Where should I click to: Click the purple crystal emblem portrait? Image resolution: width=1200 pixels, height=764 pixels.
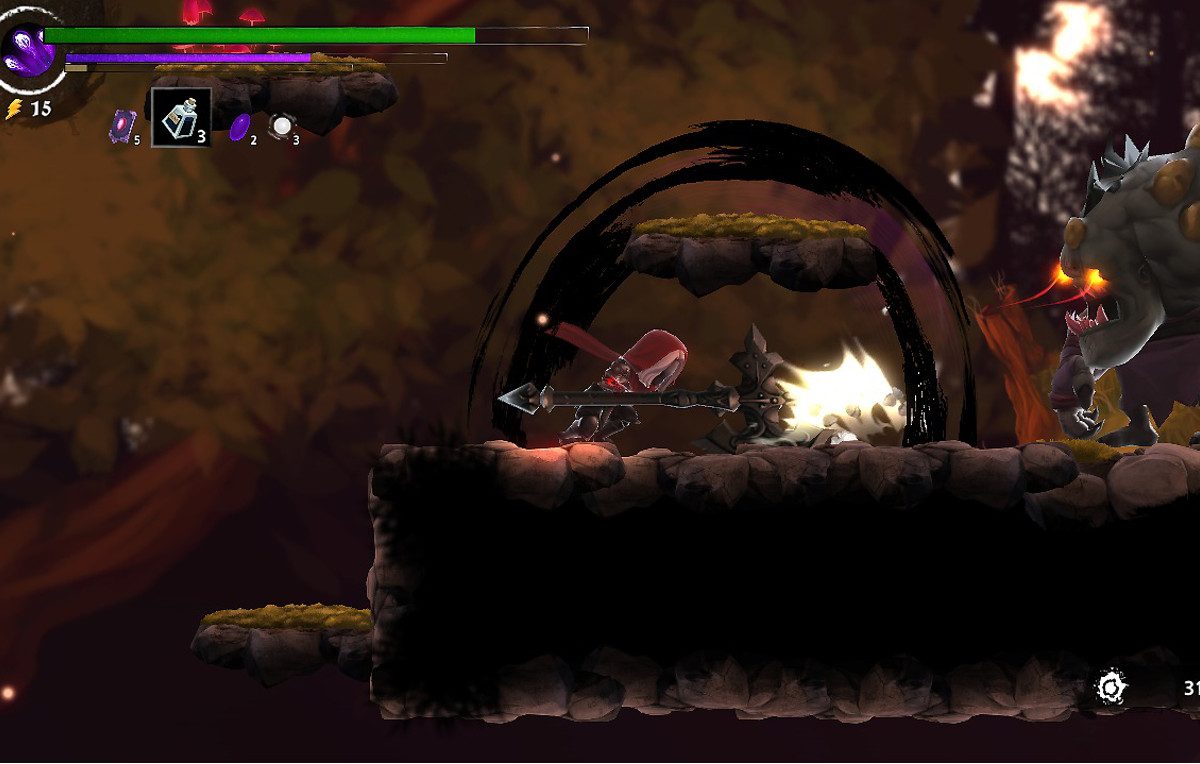[x=28, y=48]
